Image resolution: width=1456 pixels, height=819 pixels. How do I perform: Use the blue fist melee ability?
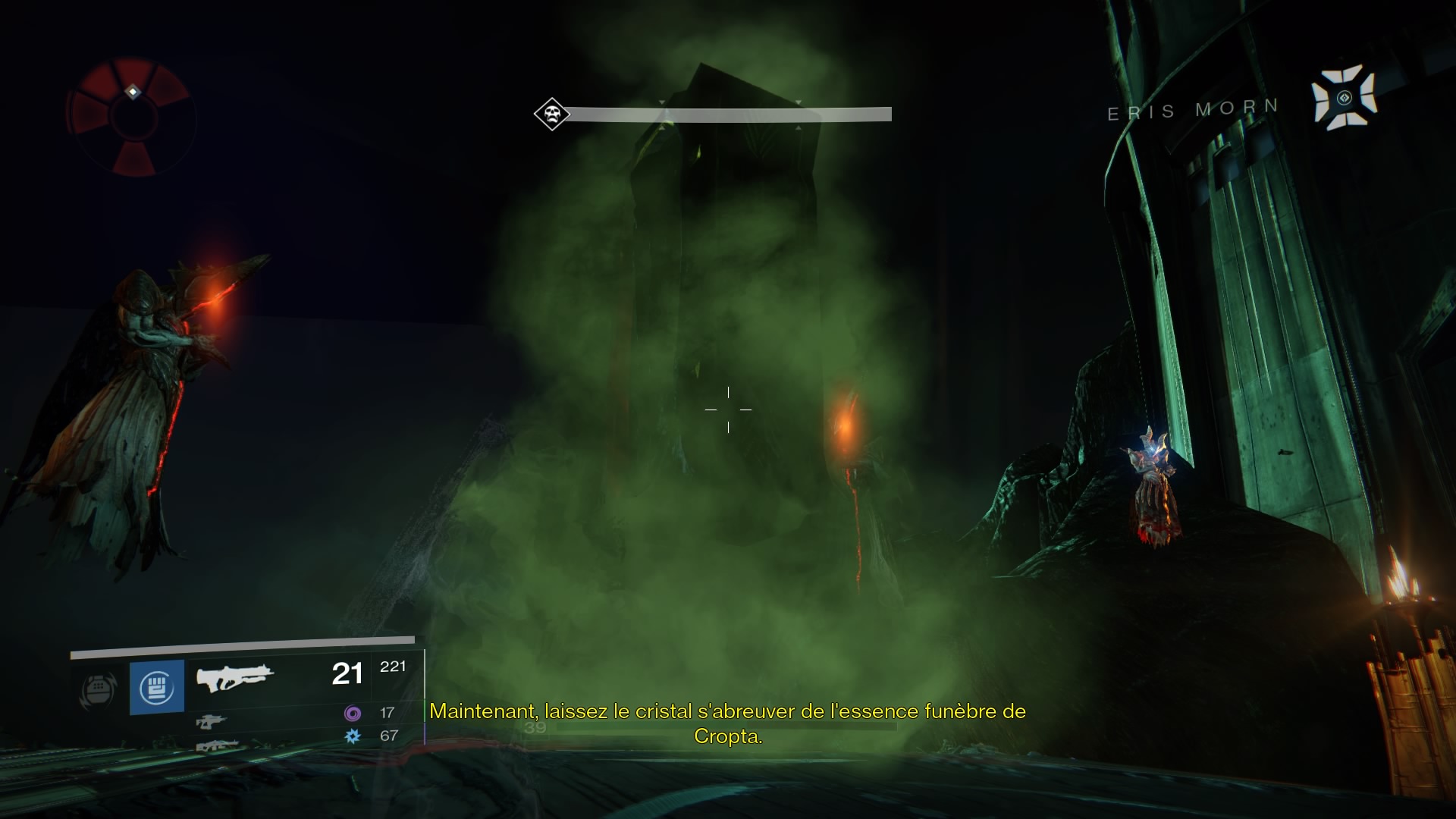157,687
